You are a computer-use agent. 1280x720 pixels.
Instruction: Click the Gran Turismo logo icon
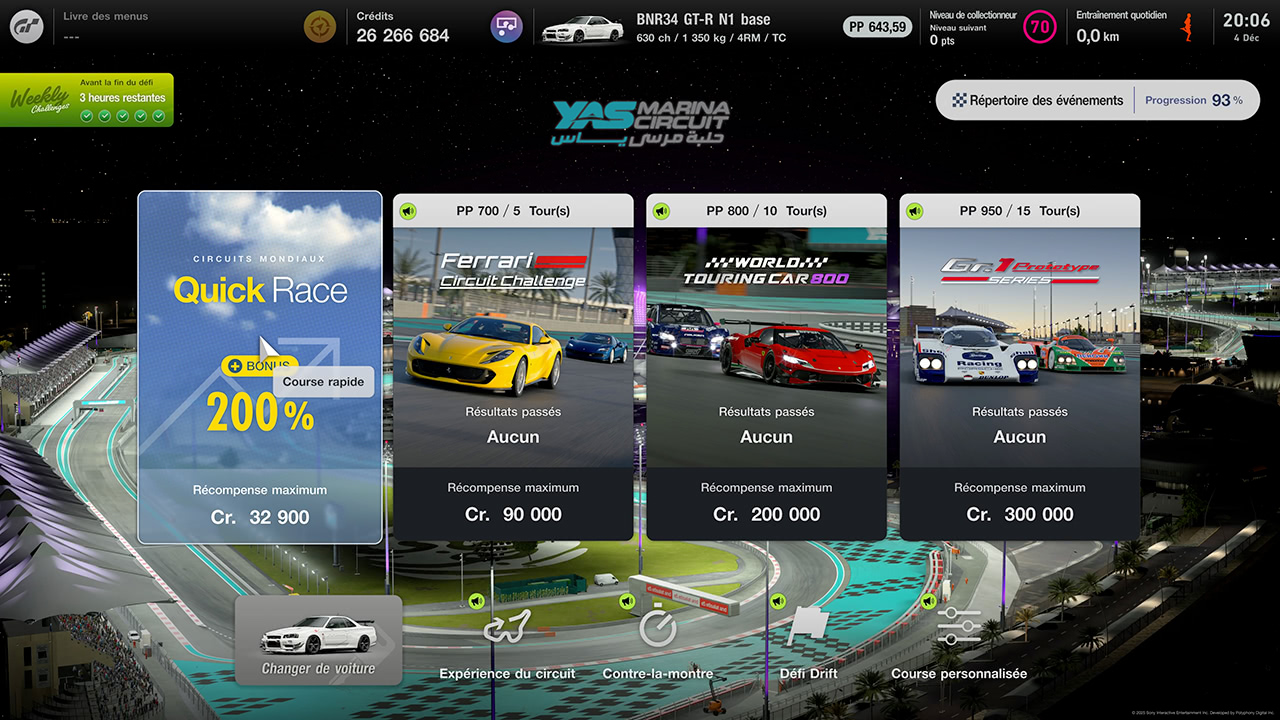(x=27, y=27)
